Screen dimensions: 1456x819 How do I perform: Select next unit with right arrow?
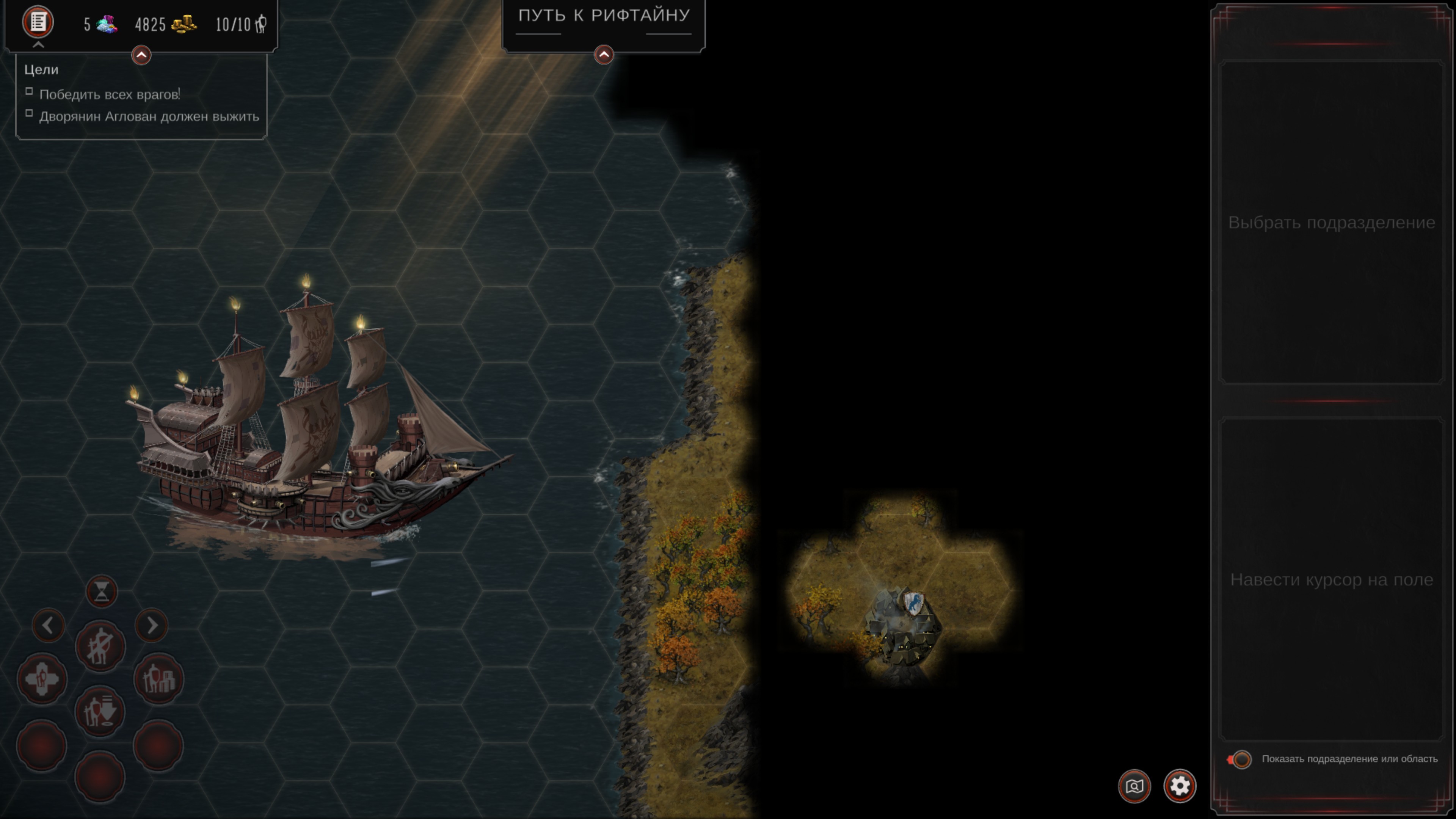[x=152, y=626]
